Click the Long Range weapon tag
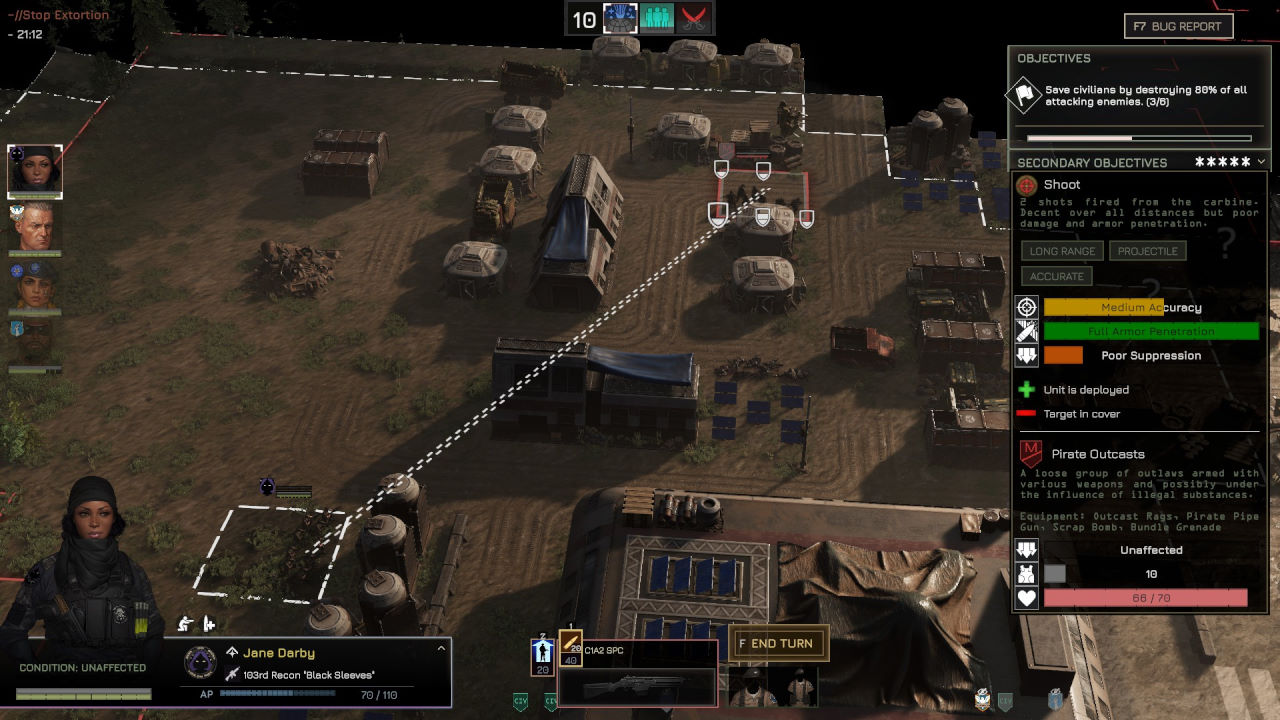The height and width of the screenshot is (720, 1280). (x=1062, y=251)
